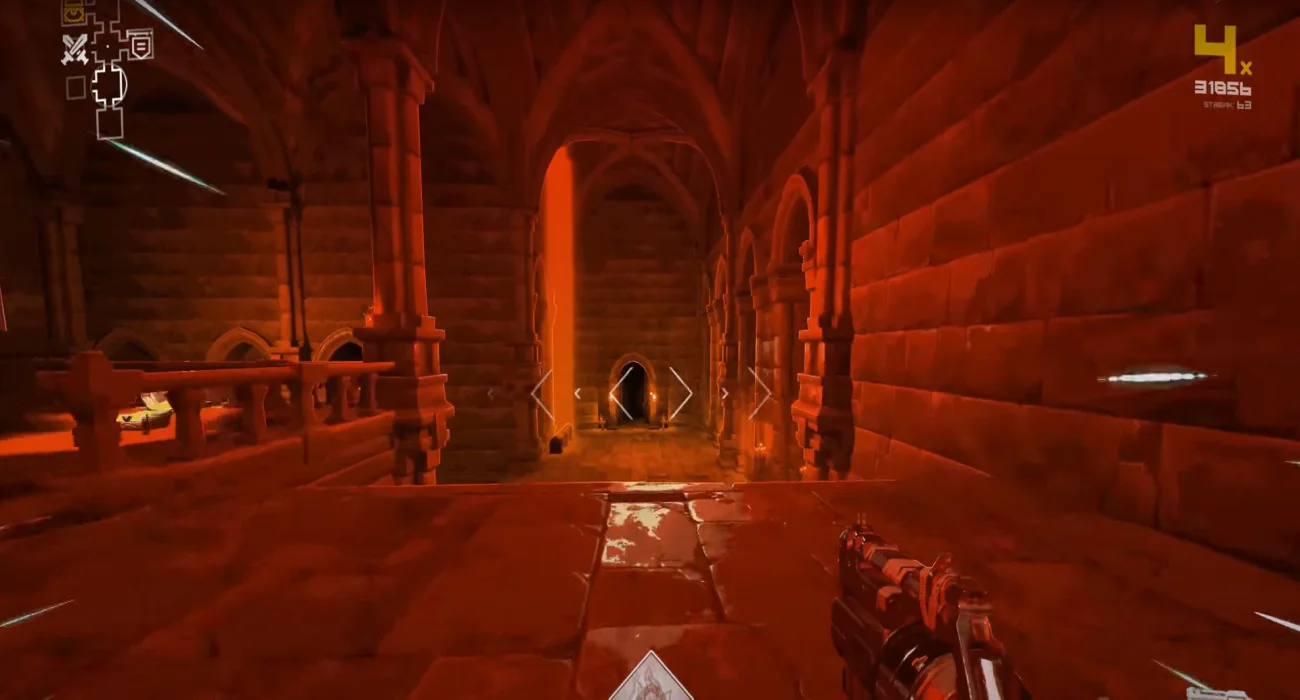Image resolution: width=1300 pixels, height=700 pixels.
Task: Select the shield banner room on minimap
Action: [140, 44]
